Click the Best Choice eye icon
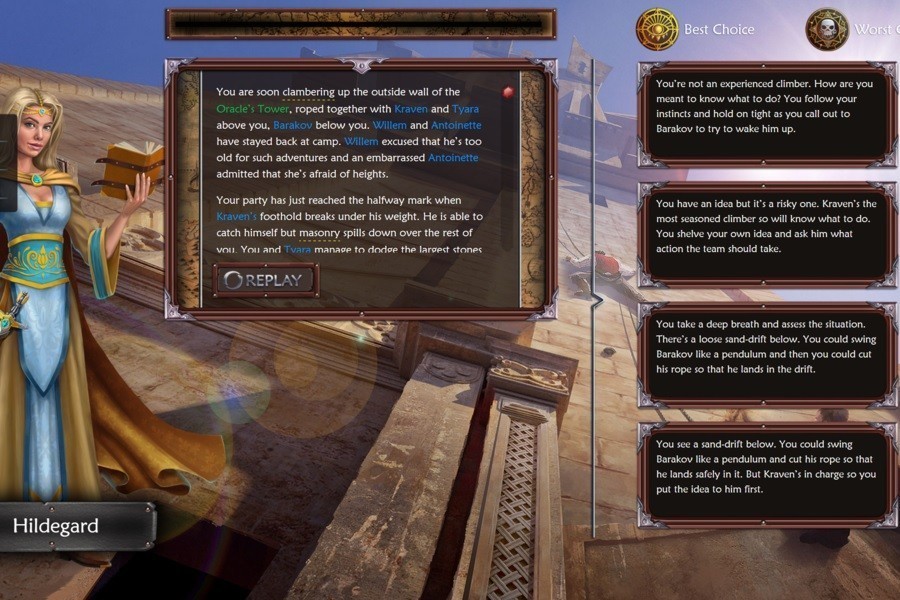This screenshot has width=900, height=600. point(657,29)
